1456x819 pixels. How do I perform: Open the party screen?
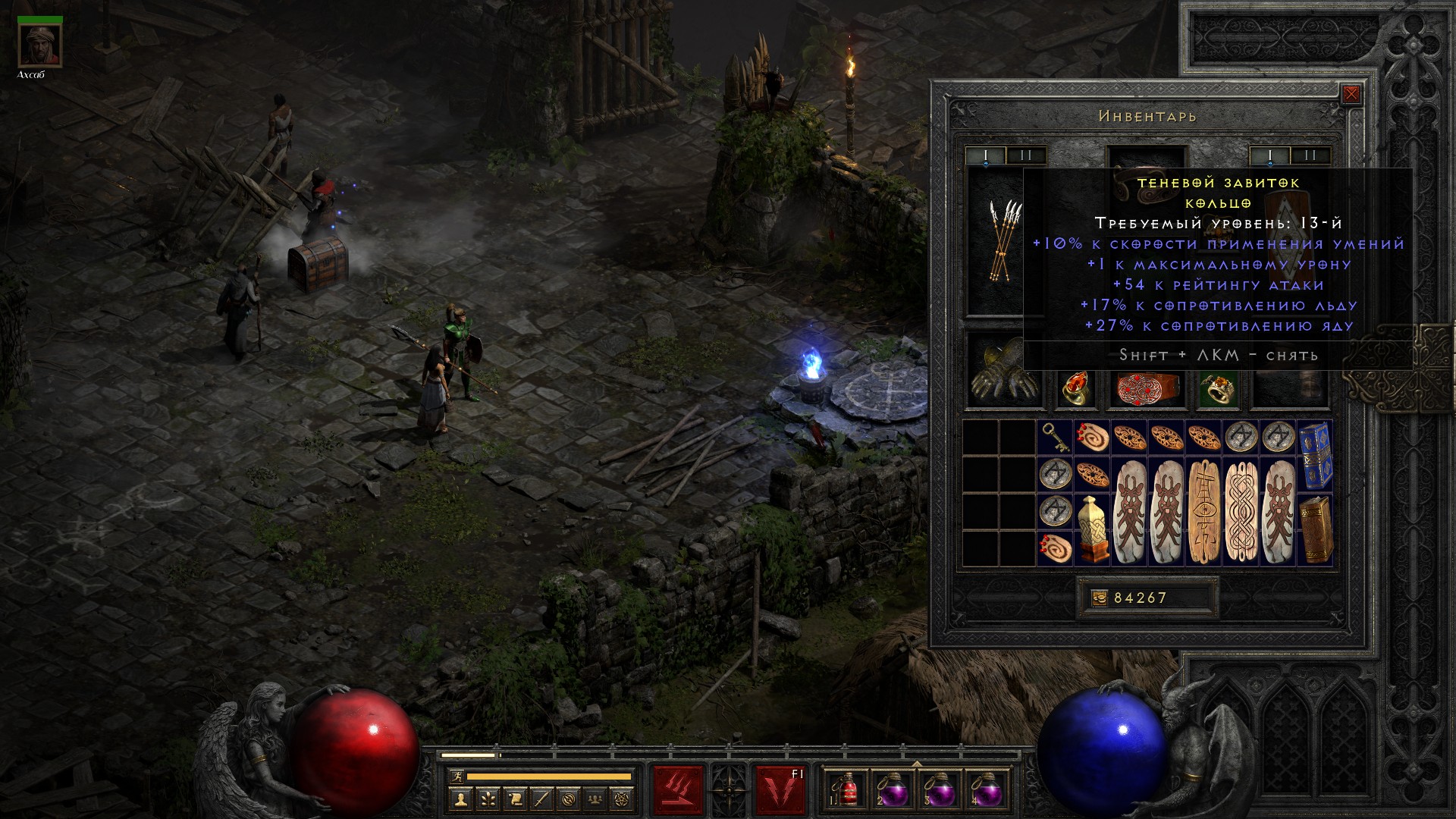tap(596, 799)
